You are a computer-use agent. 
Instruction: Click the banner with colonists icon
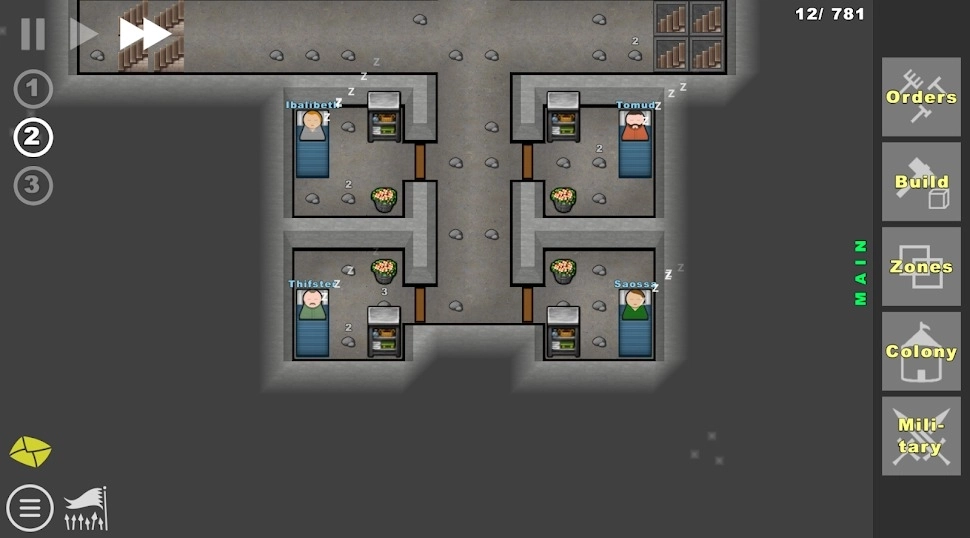pyautogui.click(x=86, y=508)
